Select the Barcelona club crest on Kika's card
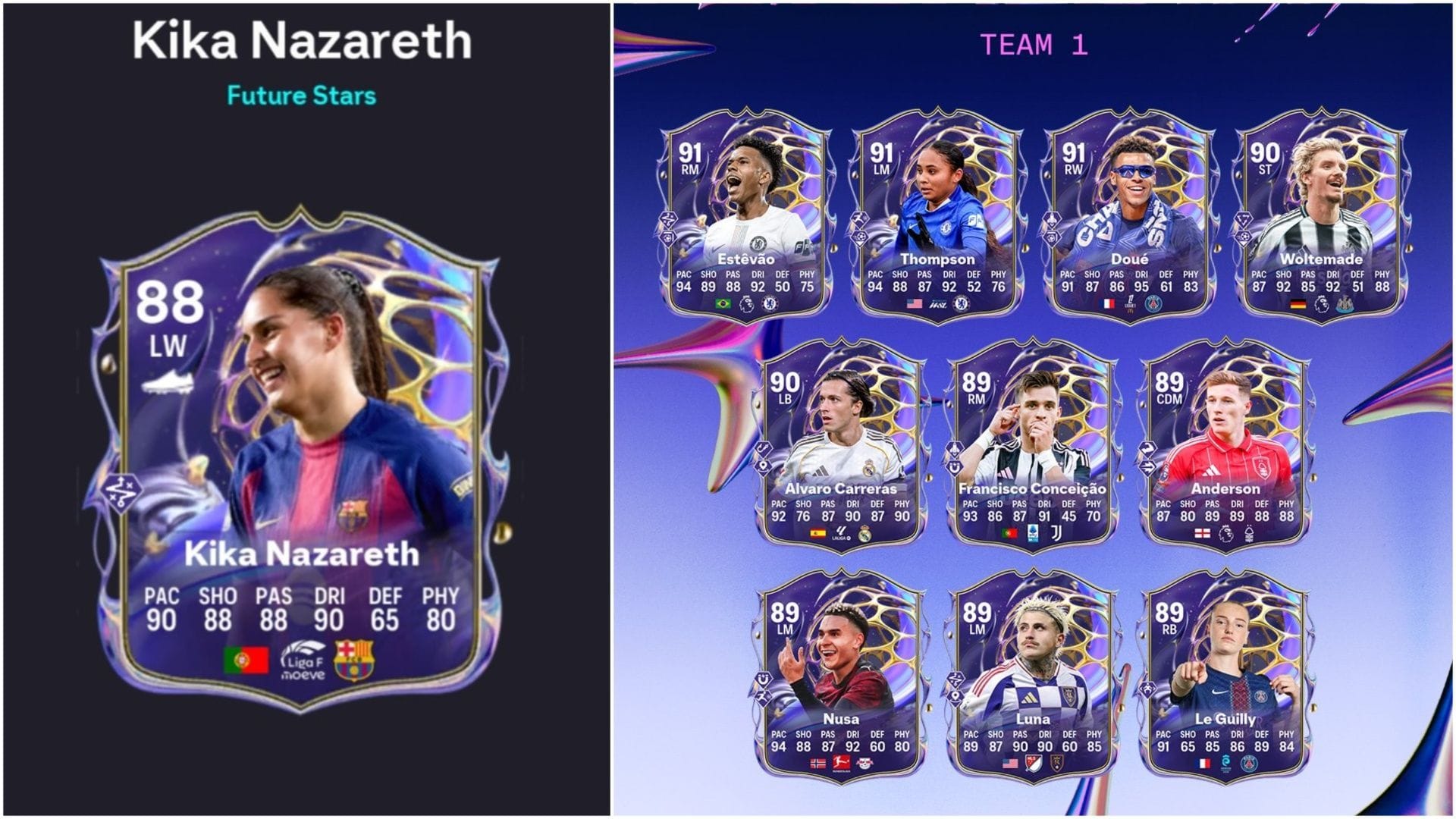Screen dimensions: 1456x819 point(353,661)
